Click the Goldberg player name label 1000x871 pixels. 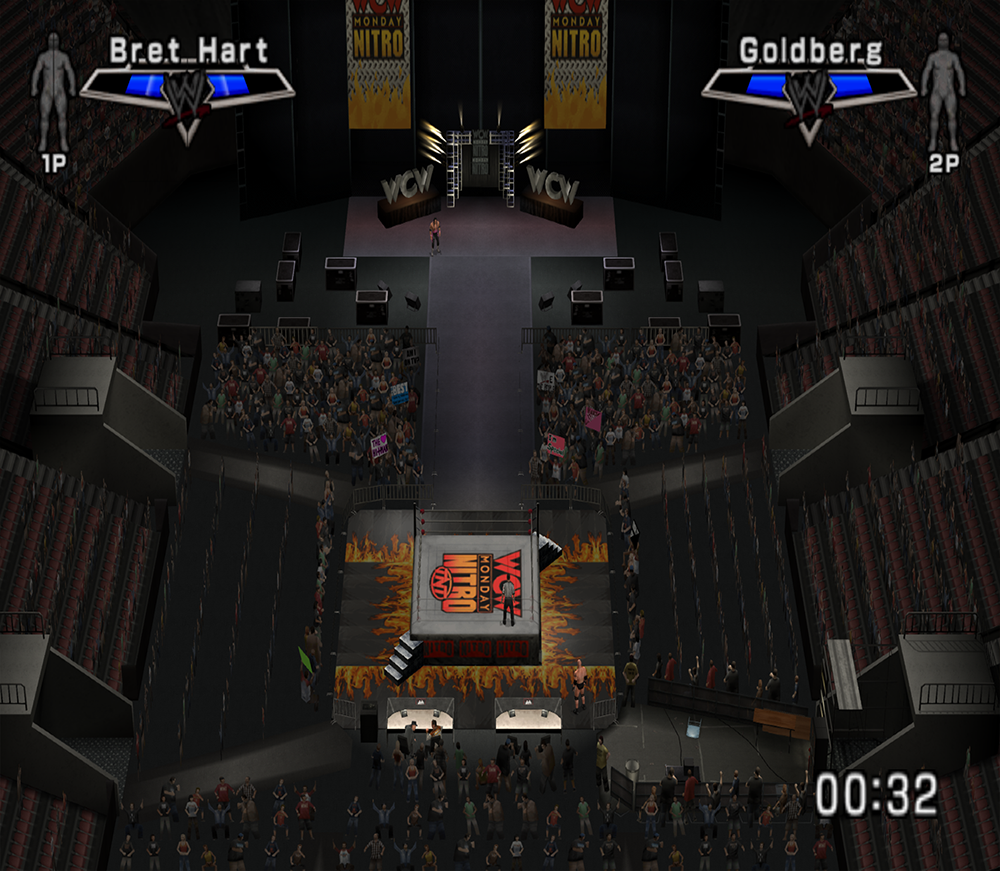(811, 51)
